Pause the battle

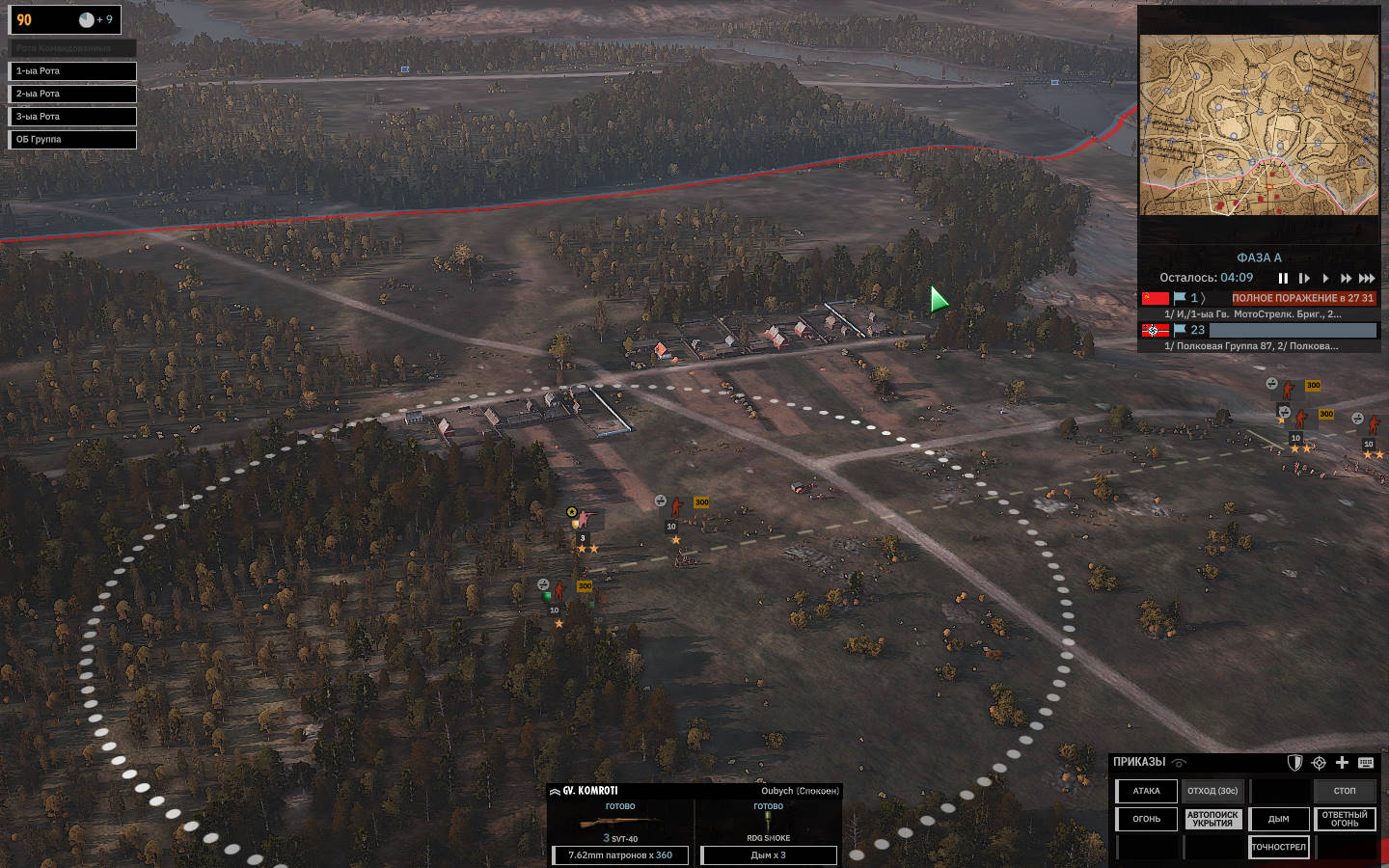[x=1283, y=279]
